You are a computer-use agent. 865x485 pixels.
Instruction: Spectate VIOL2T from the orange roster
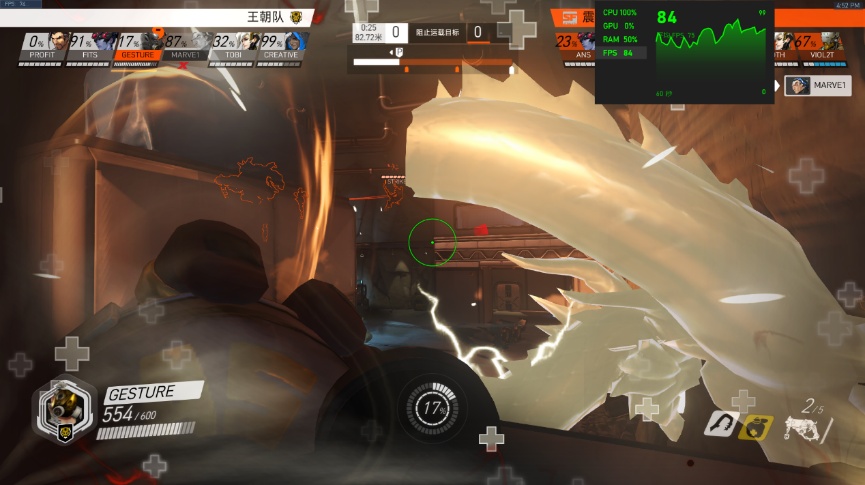[820, 45]
